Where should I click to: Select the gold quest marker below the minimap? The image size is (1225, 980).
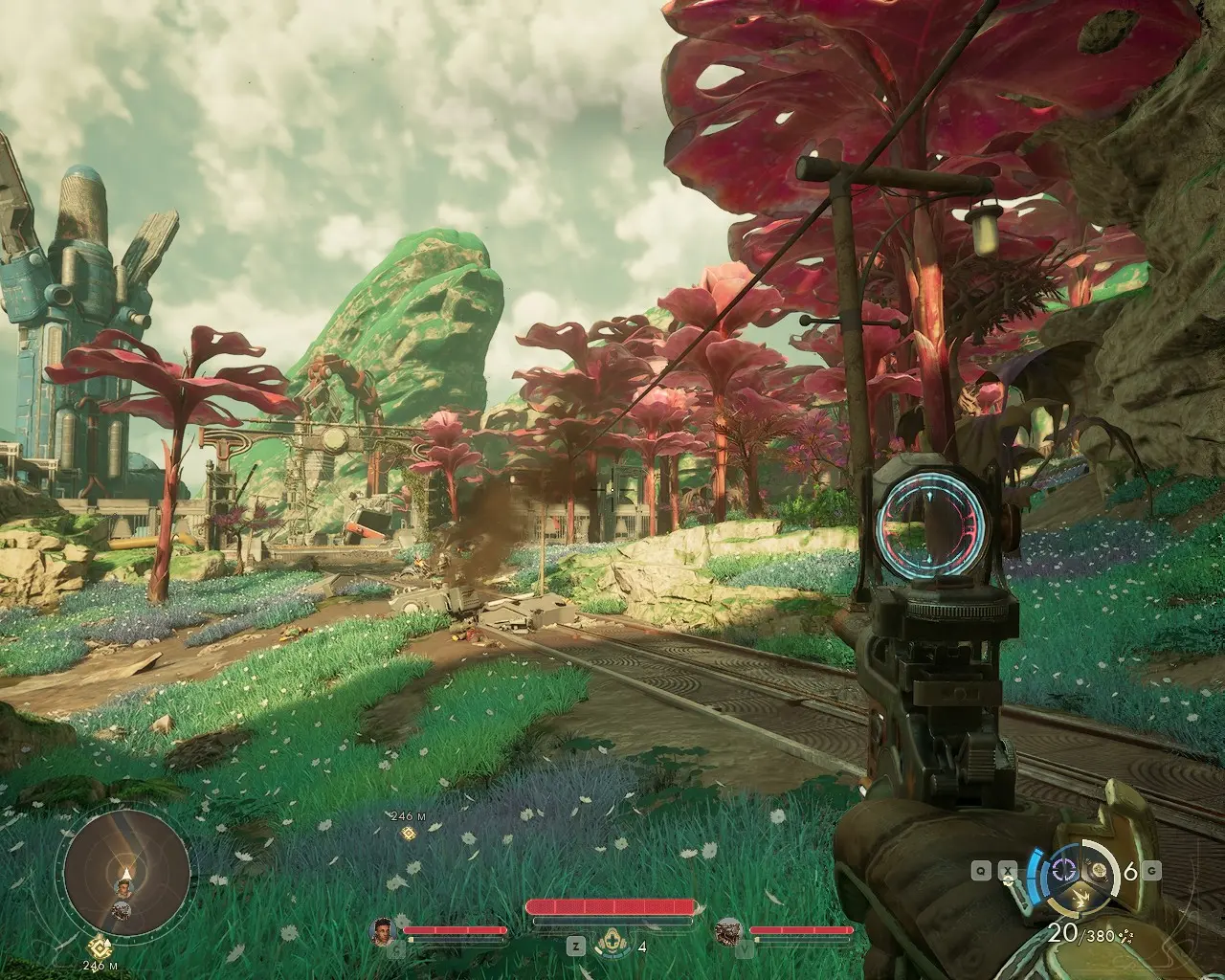pos(96,947)
